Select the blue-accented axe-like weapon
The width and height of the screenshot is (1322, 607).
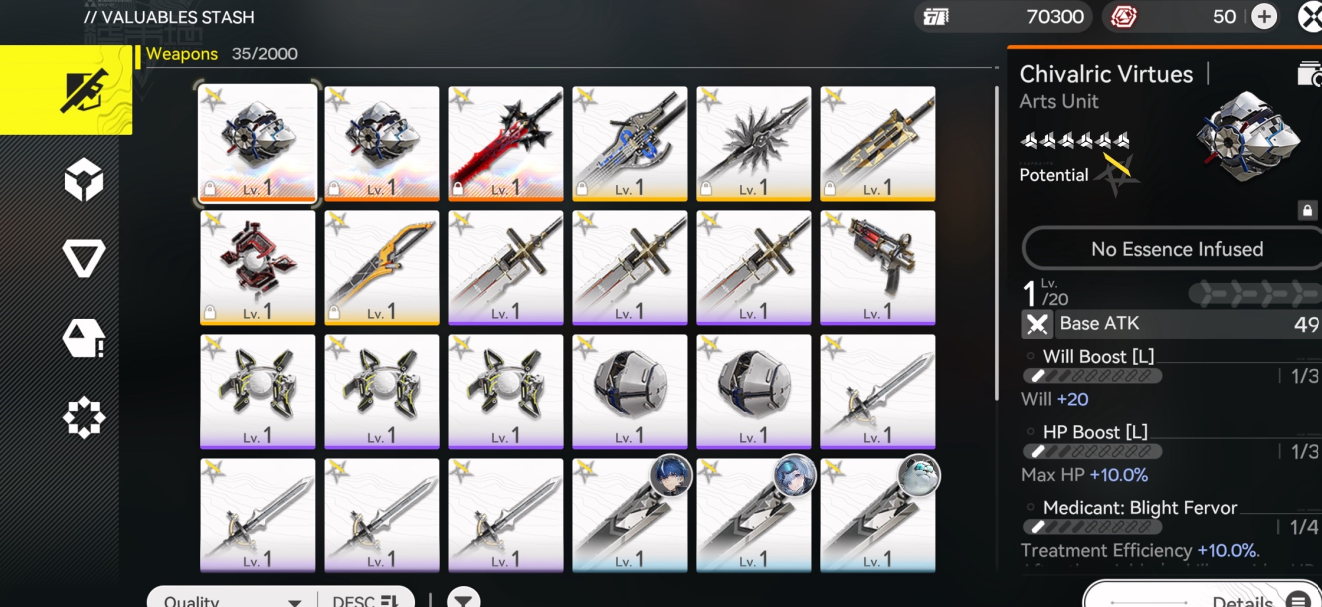coord(629,143)
